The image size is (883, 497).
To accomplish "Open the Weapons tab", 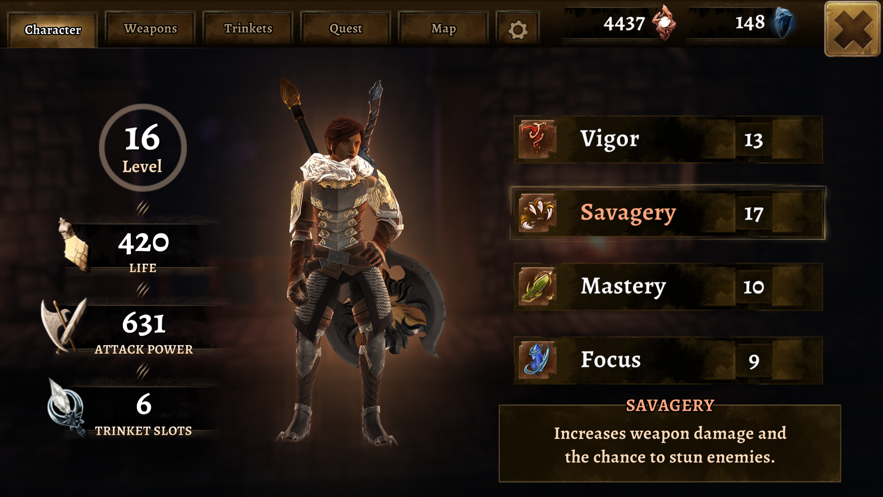I will click(150, 29).
